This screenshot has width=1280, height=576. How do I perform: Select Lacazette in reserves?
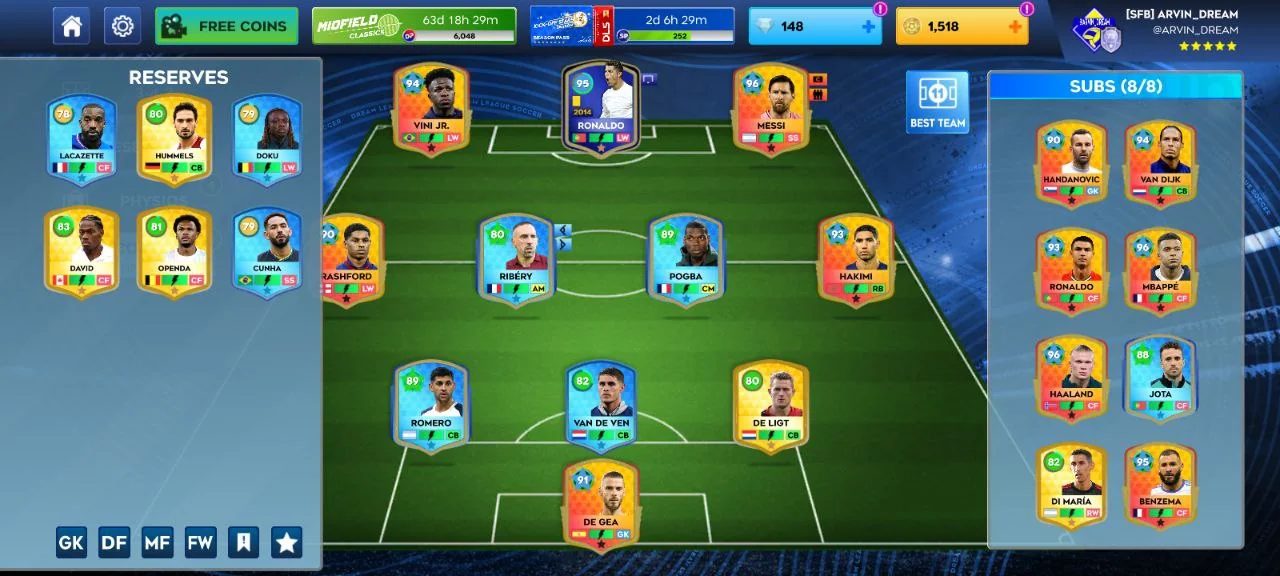82,139
